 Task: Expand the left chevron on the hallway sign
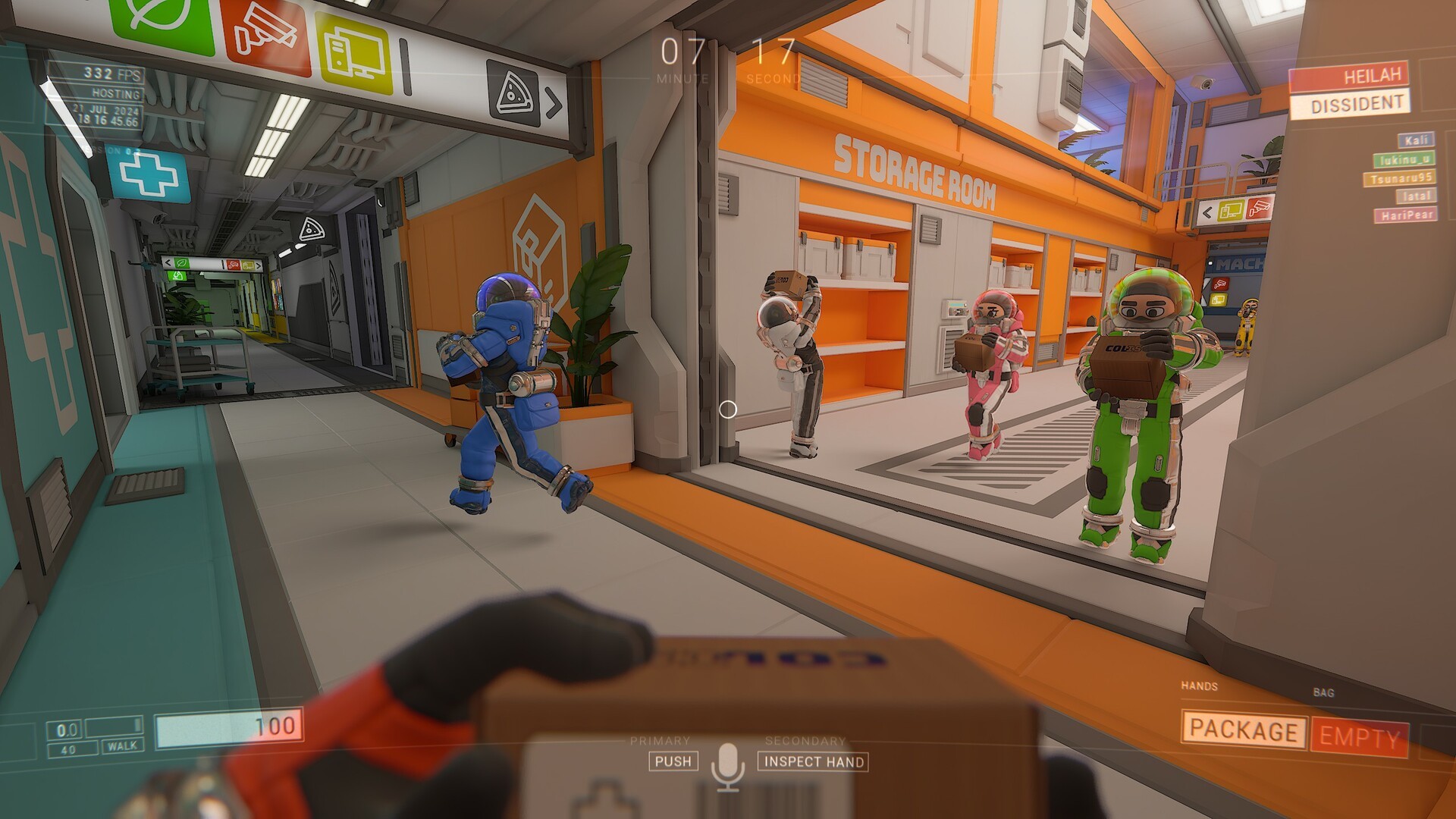168,262
